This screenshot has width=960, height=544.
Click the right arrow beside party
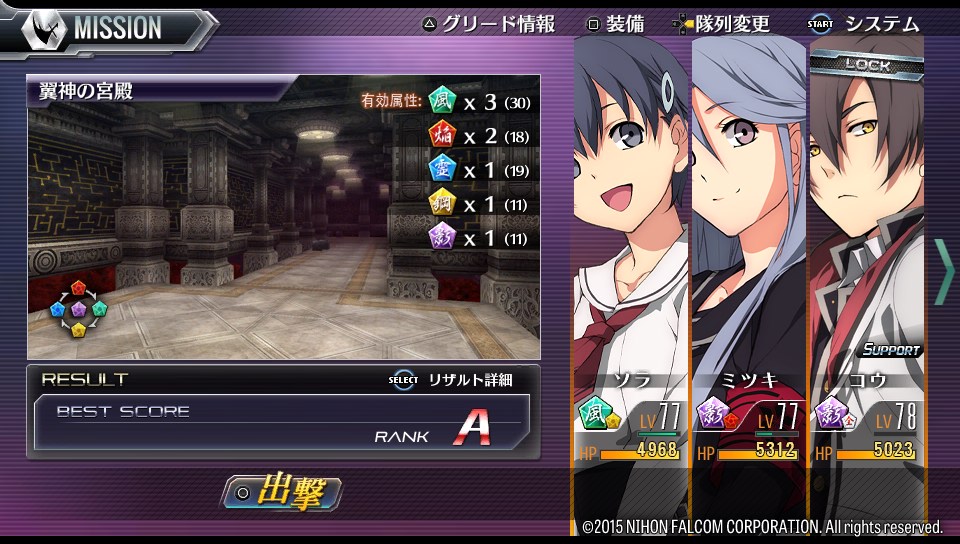click(x=943, y=271)
